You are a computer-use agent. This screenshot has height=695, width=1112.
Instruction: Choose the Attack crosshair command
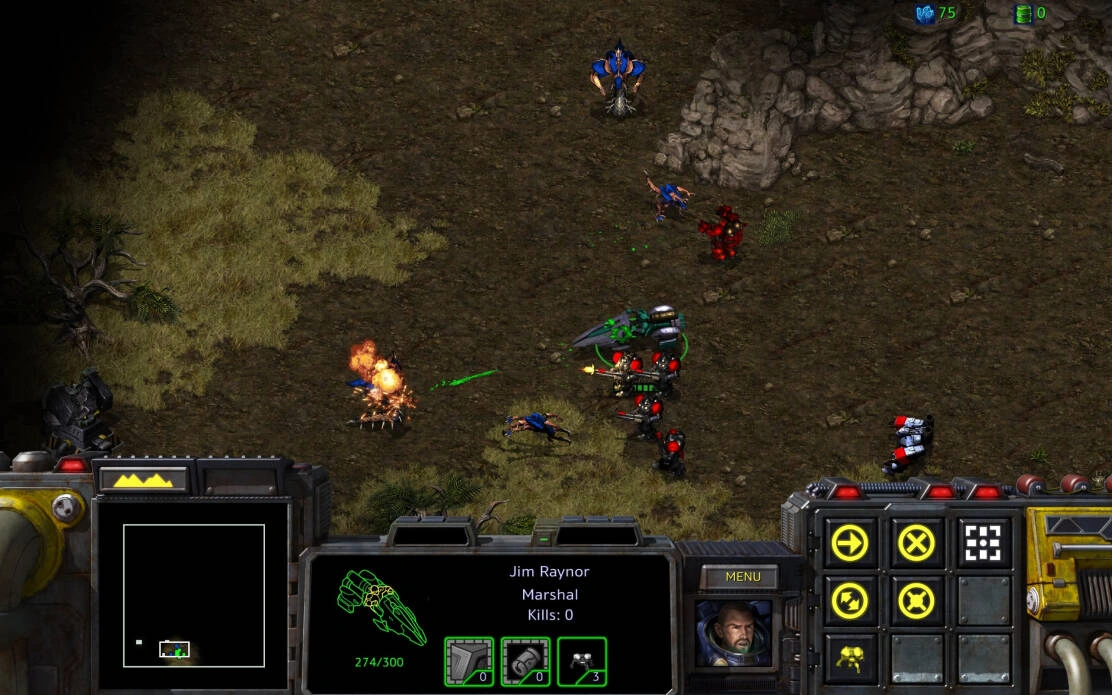click(x=981, y=543)
